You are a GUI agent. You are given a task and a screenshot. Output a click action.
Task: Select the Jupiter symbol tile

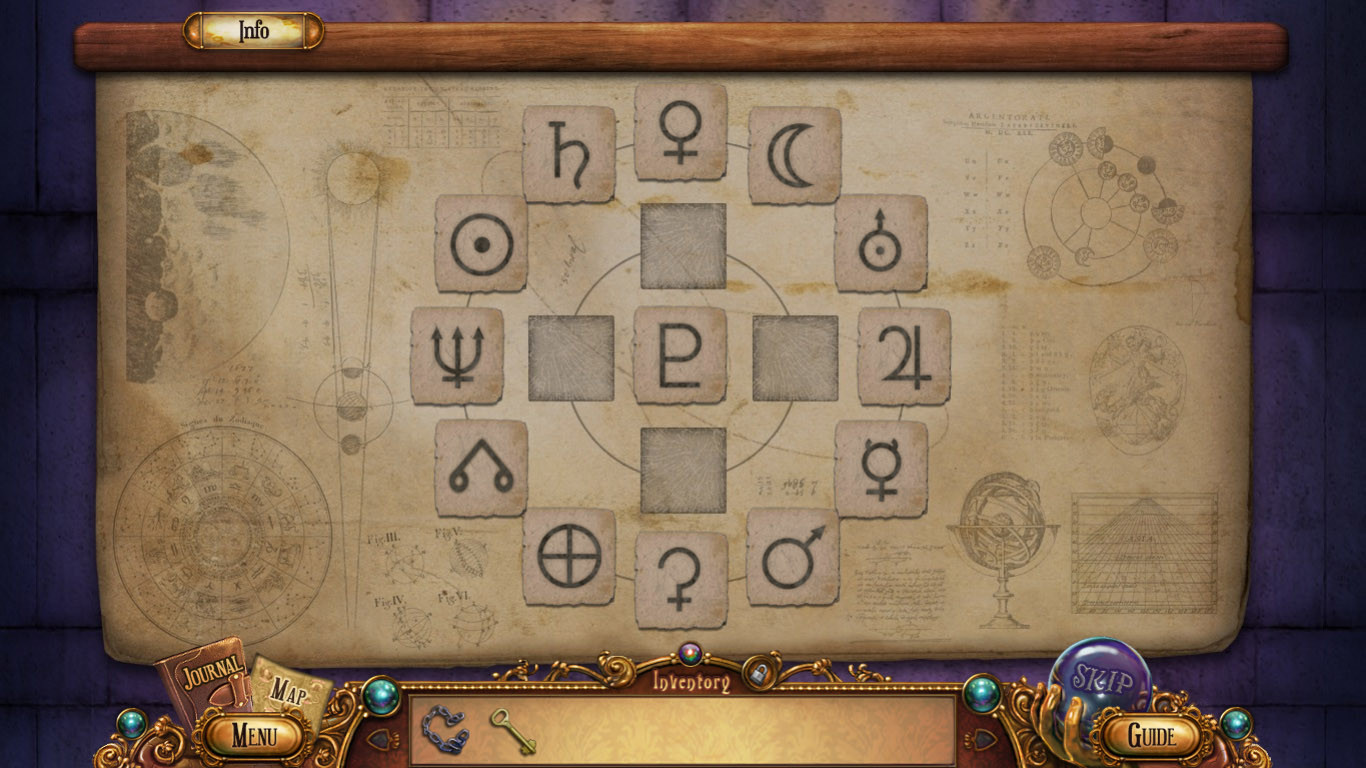pos(903,355)
